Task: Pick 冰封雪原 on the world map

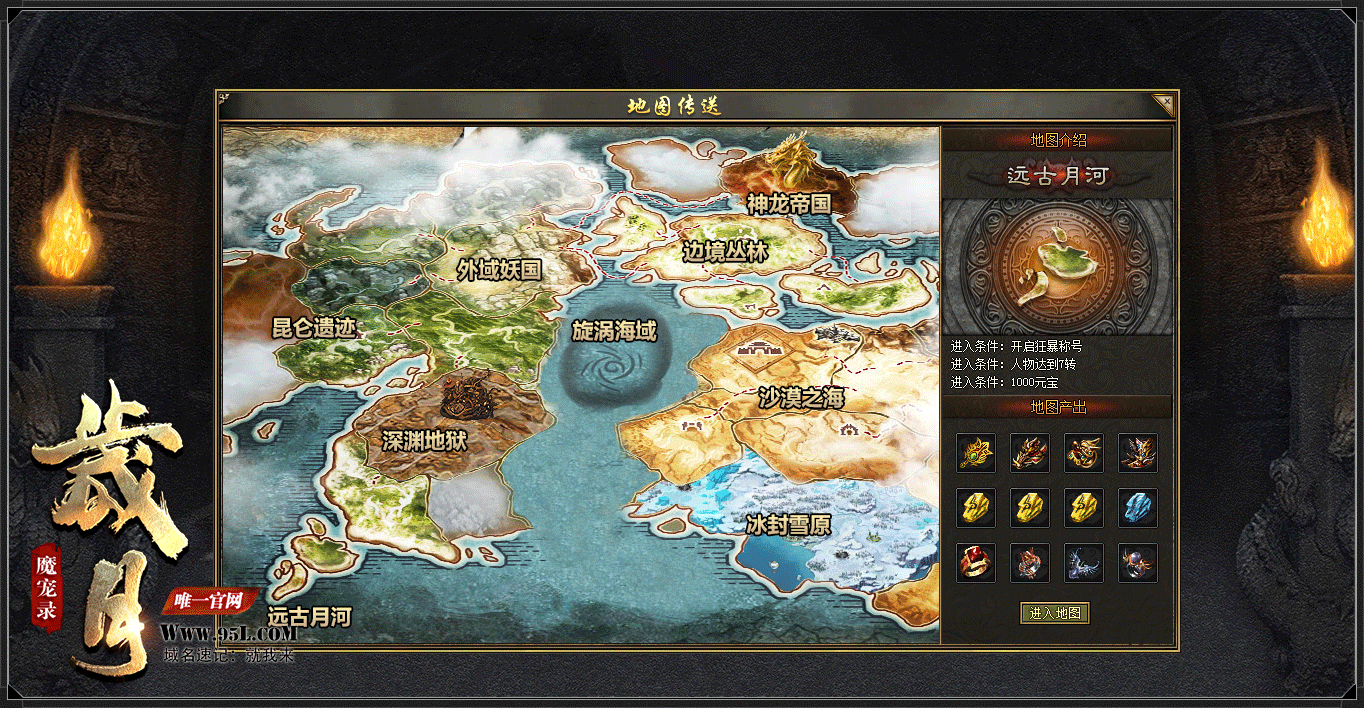Action: click(x=788, y=524)
